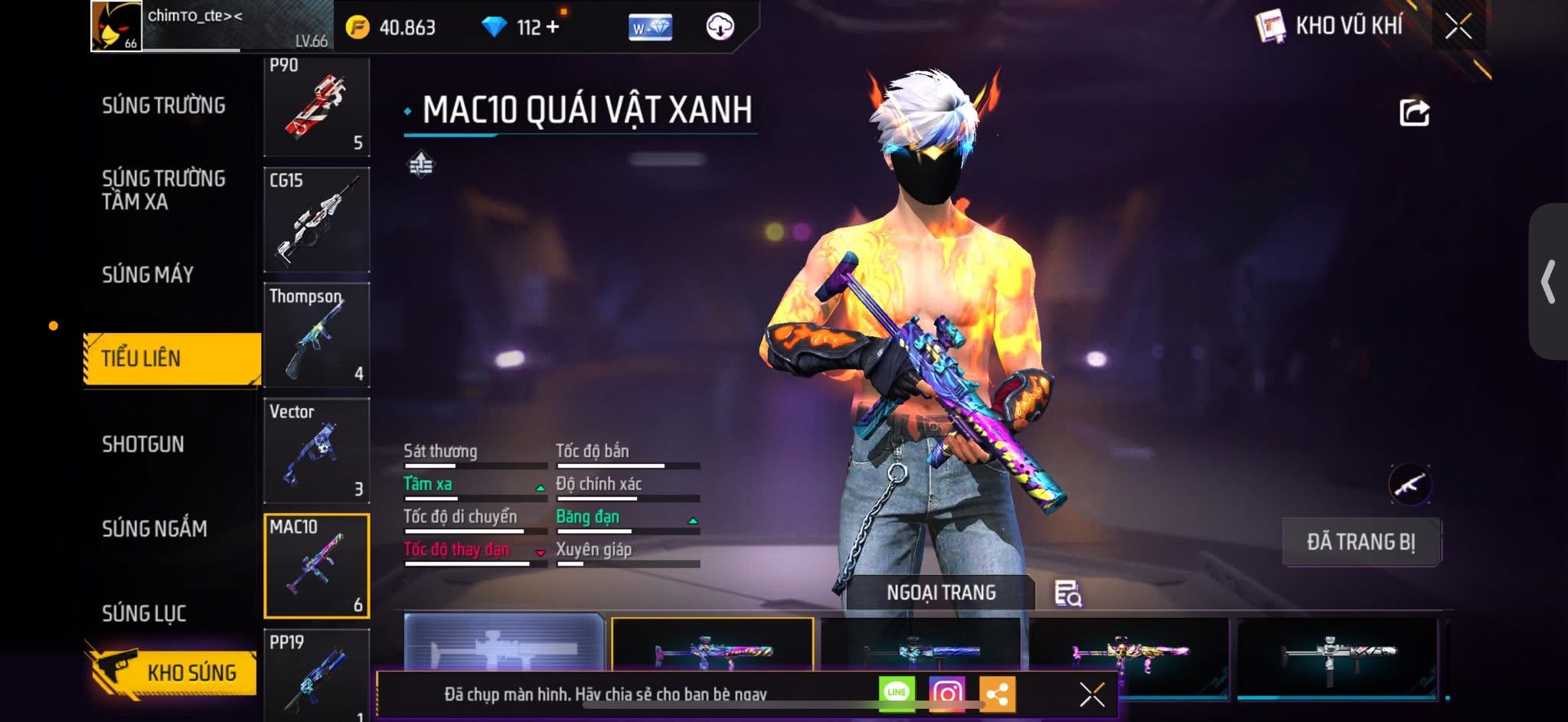
Task: Open the SÚNG LỤC category
Action: click(x=144, y=613)
